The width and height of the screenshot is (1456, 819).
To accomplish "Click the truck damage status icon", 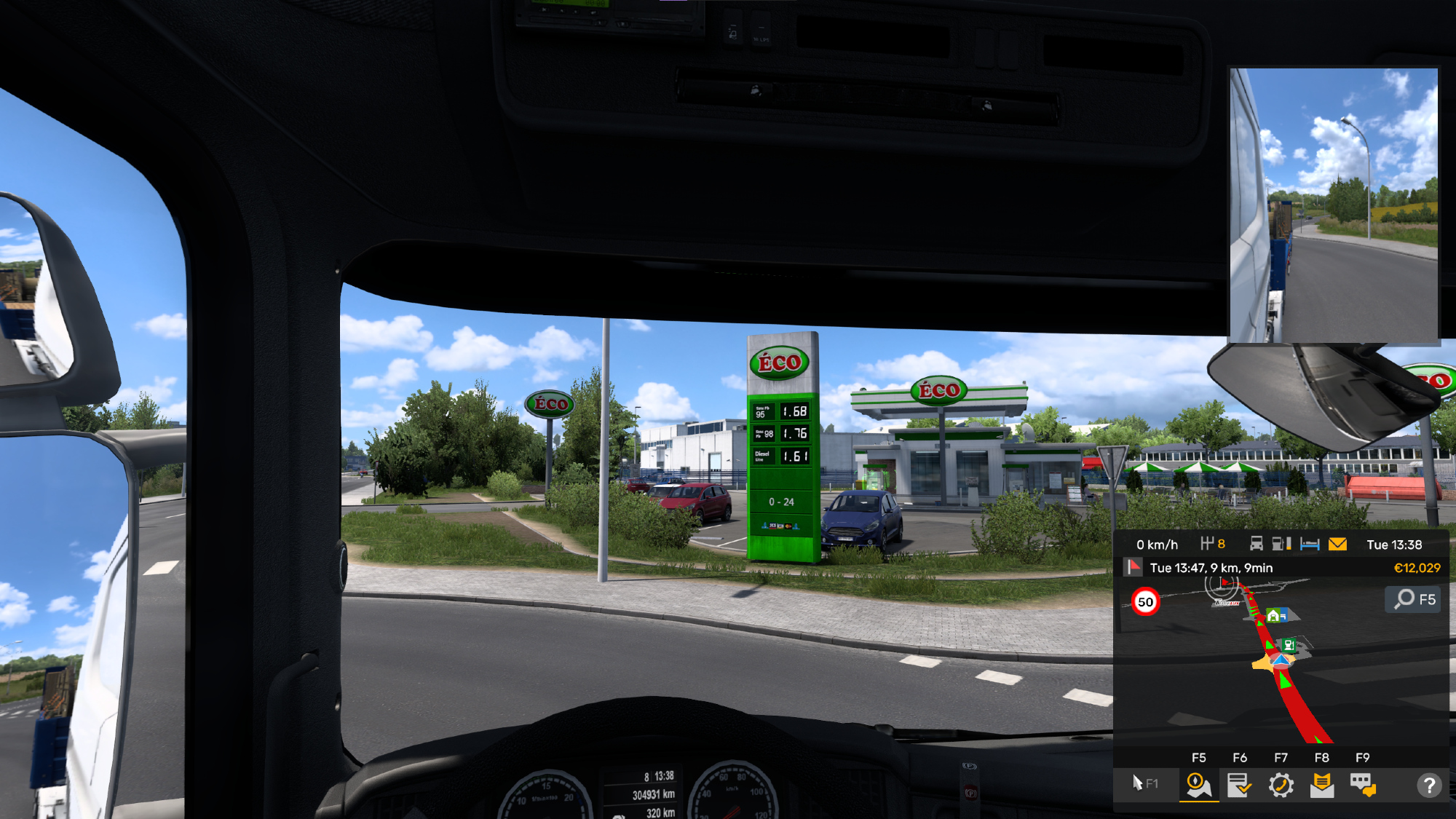I will coord(1257,545).
